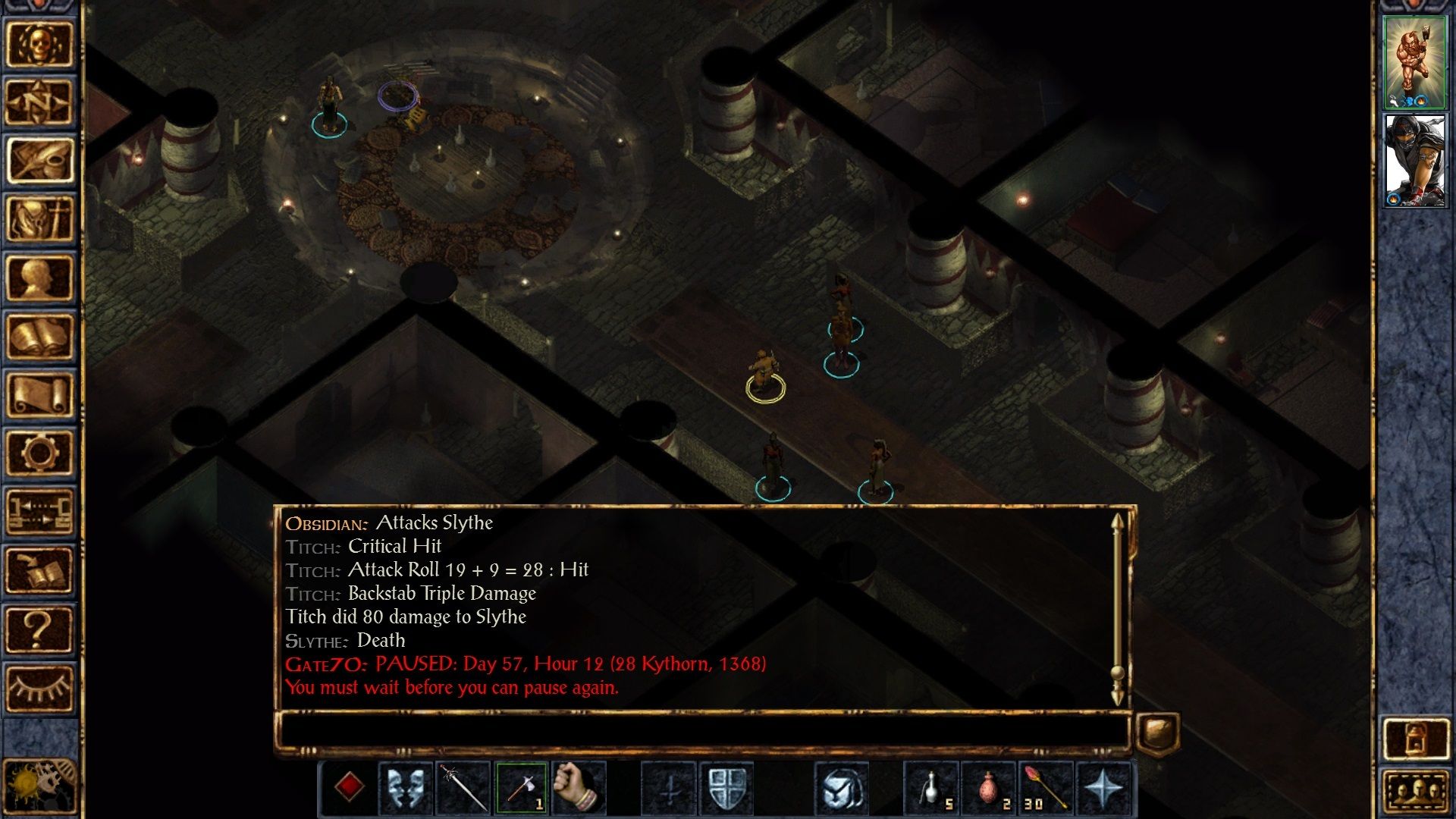
Task: Use the white potion flask quick item
Action: [932, 788]
